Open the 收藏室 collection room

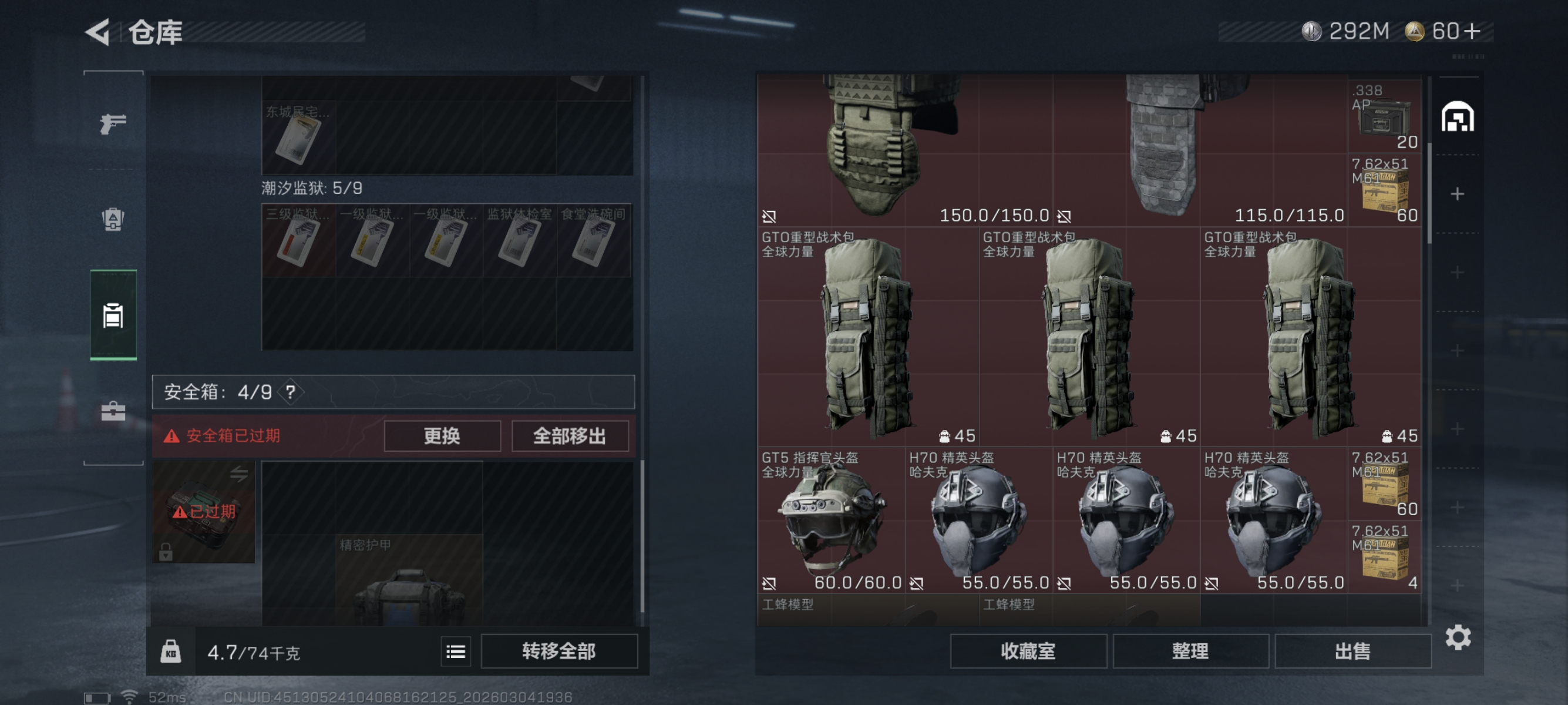pos(1029,651)
